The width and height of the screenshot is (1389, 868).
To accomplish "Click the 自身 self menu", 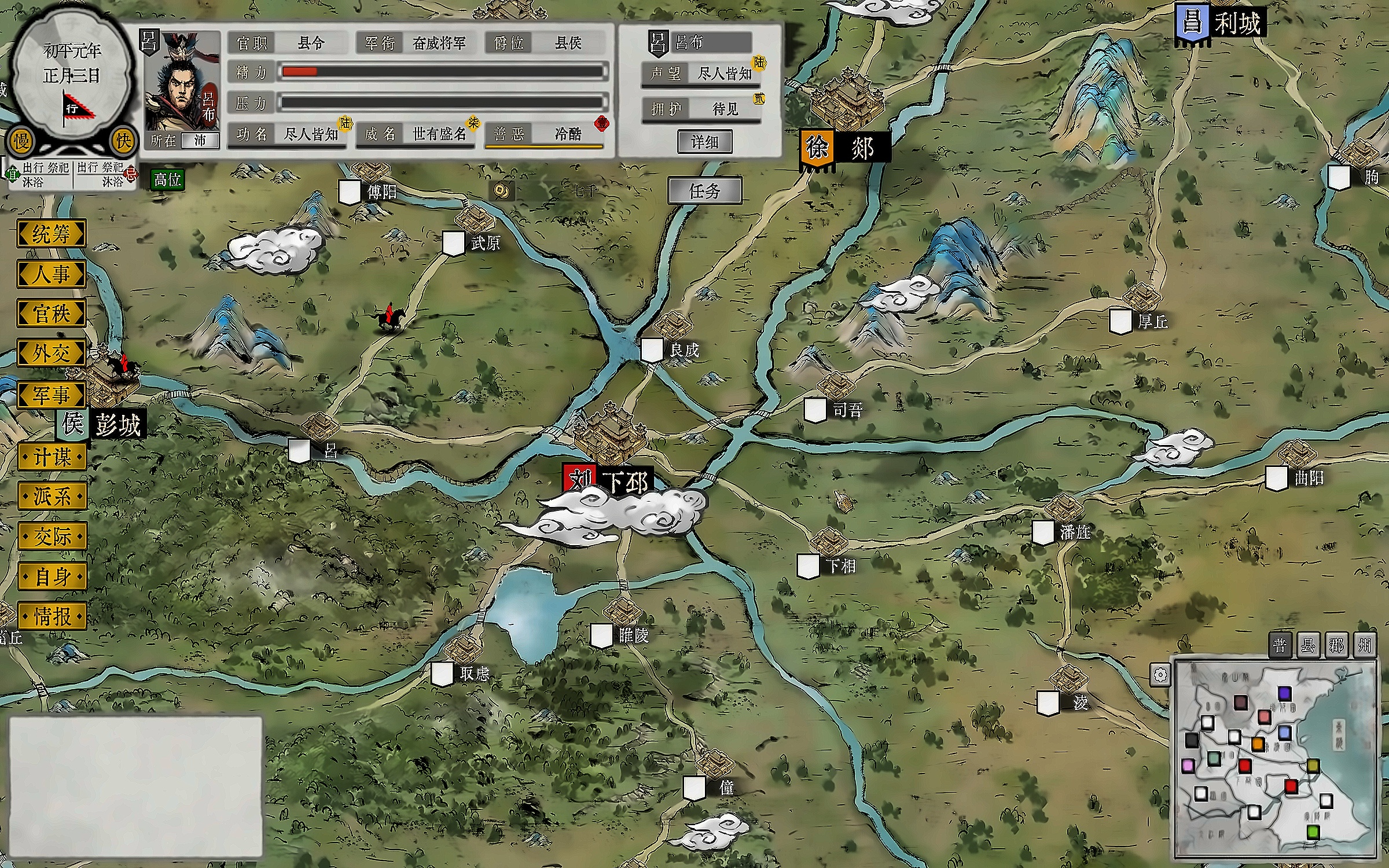I will [x=52, y=576].
